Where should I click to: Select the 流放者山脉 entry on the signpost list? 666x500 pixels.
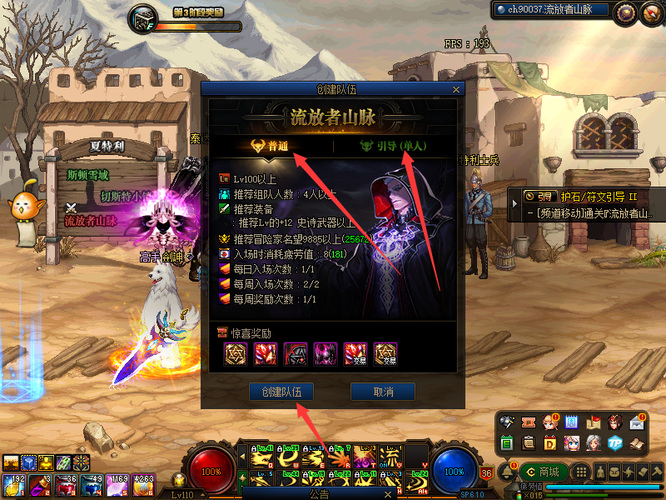coord(92,221)
